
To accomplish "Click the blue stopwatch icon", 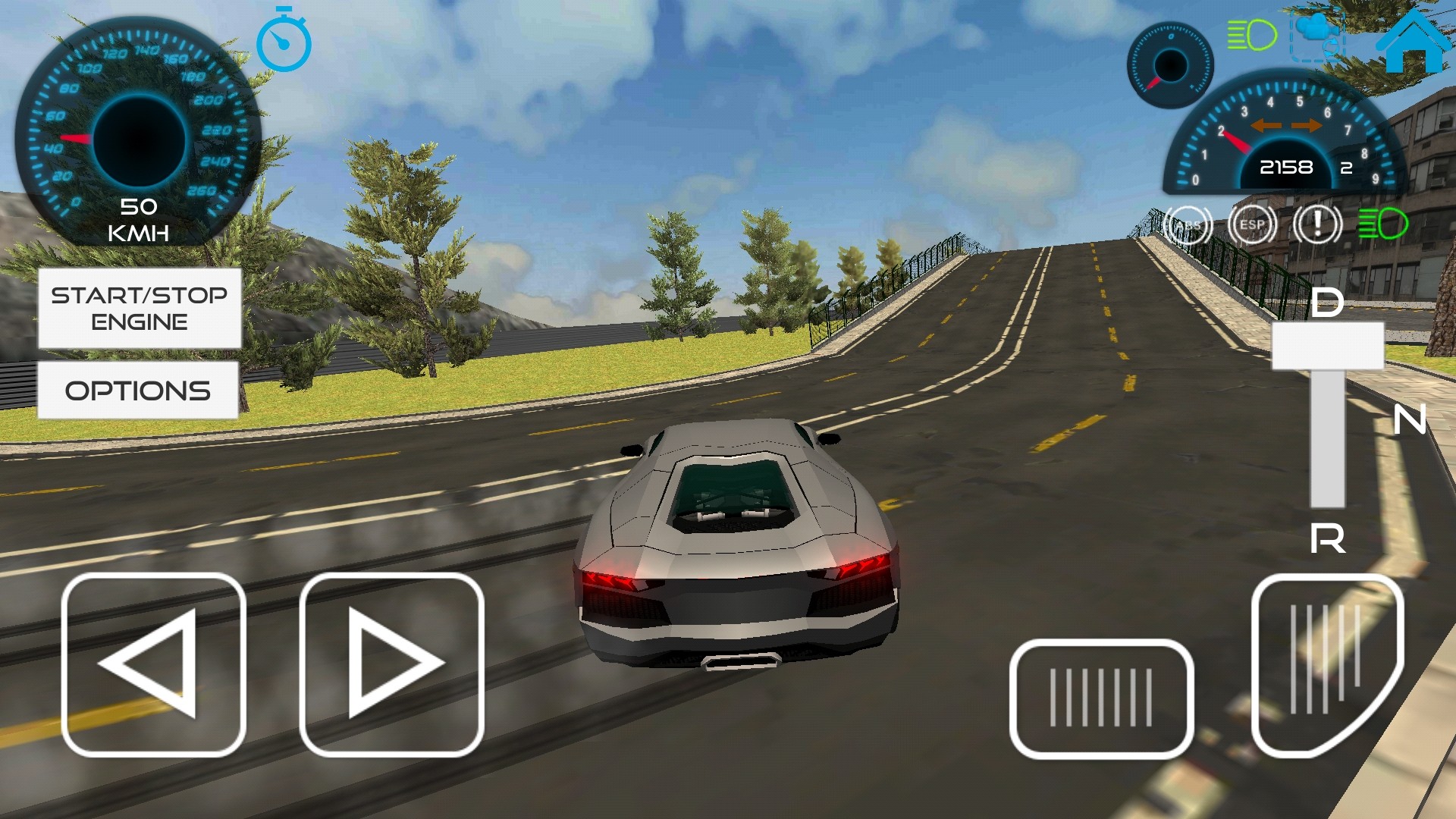I will point(284,41).
